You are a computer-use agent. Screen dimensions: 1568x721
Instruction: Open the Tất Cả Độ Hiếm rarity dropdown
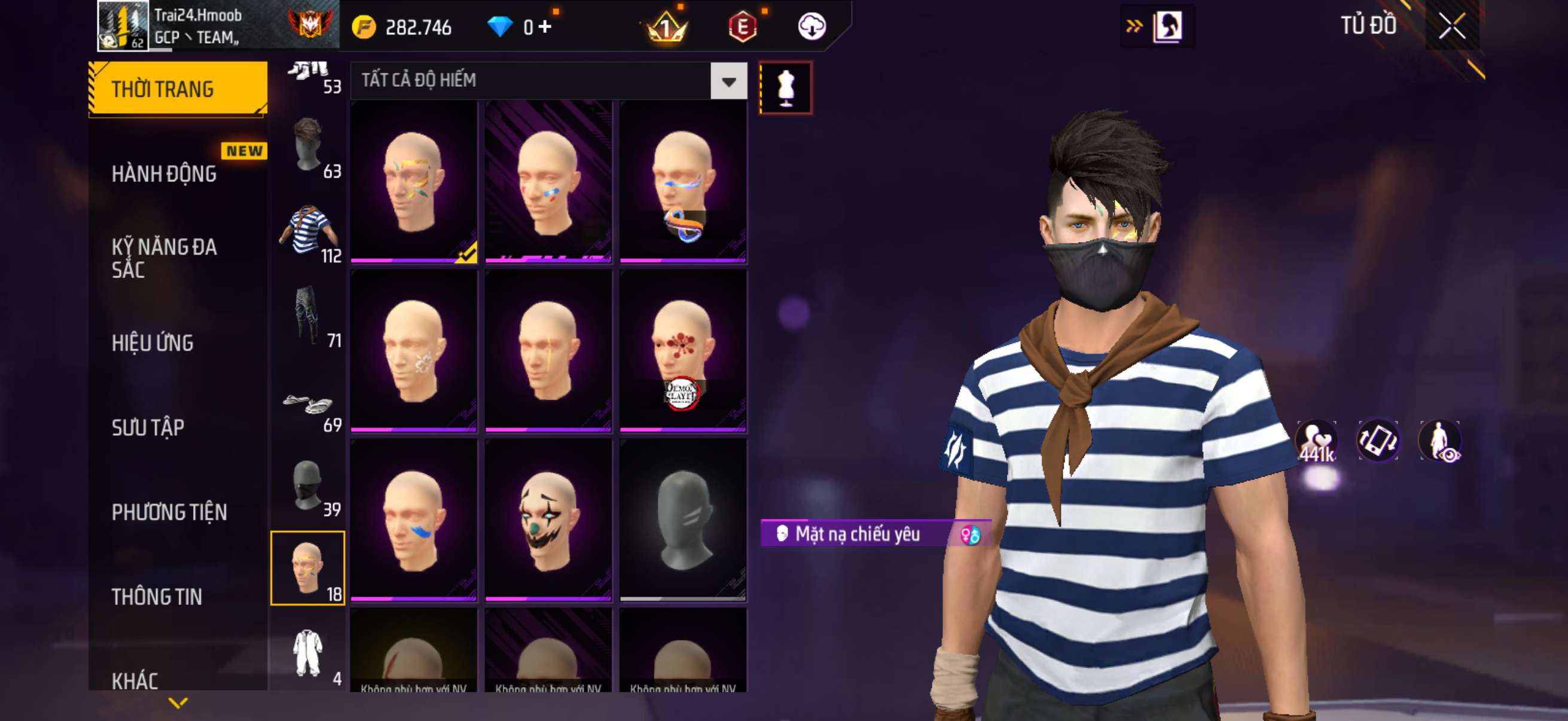(x=728, y=81)
